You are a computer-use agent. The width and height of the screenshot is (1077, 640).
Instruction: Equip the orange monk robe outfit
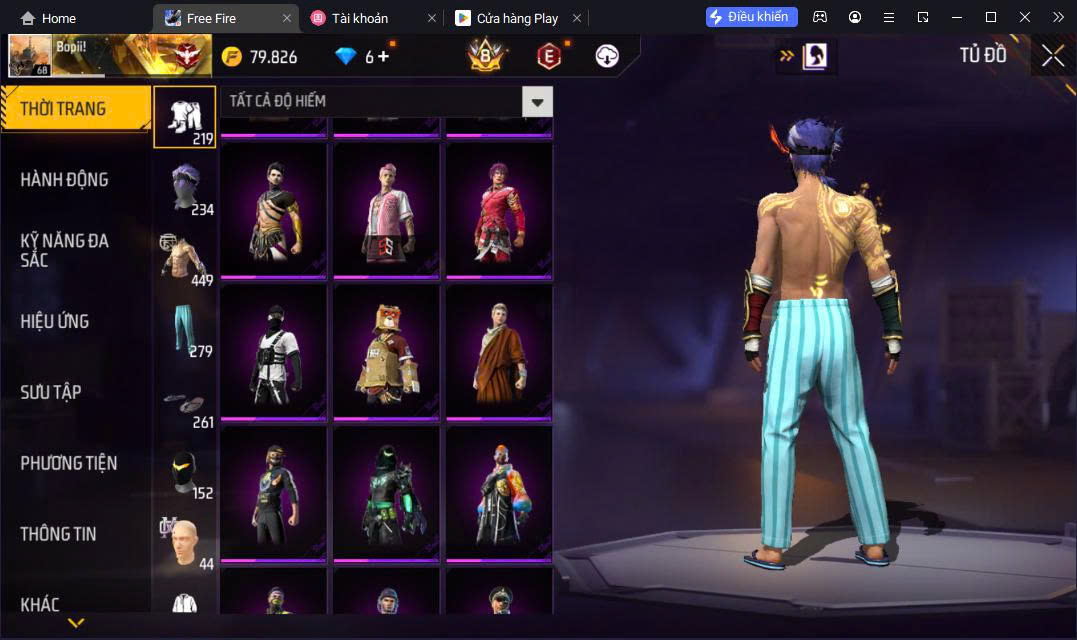(499, 352)
